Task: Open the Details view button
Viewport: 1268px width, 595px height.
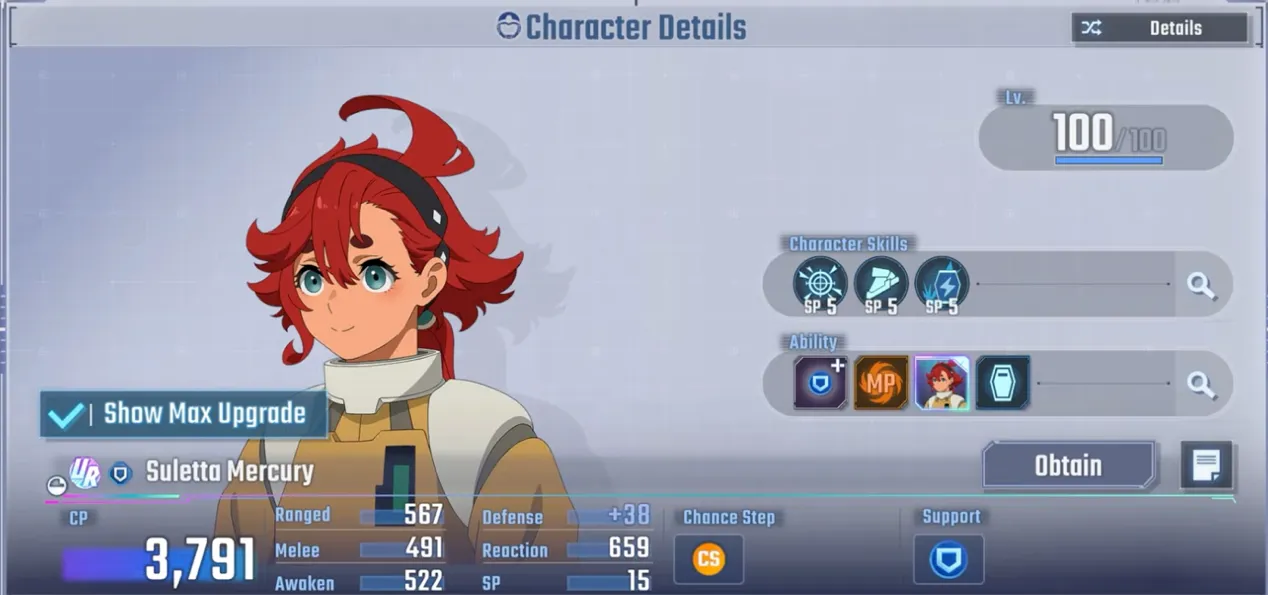Action: click(x=1159, y=28)
